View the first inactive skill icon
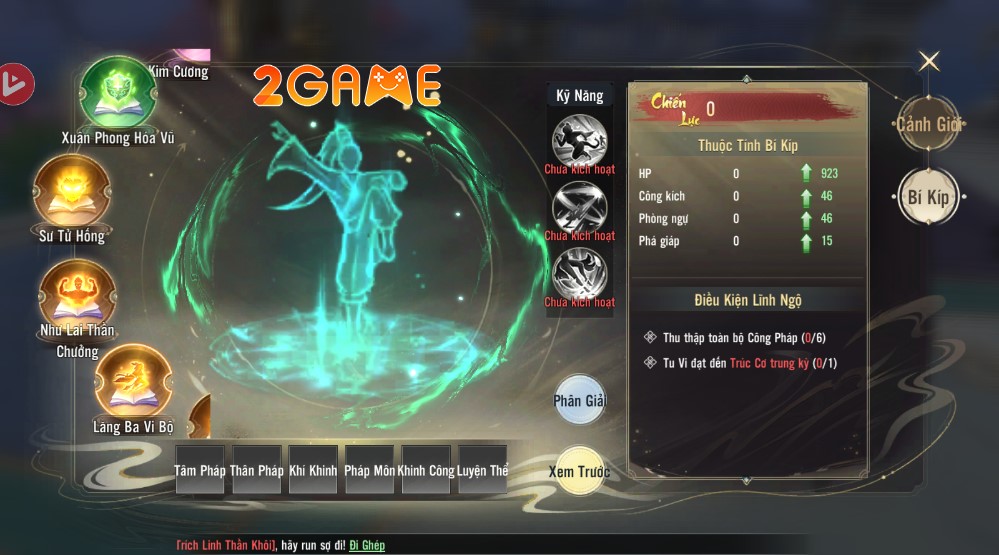Image resolution: width=999 pixels, height=555 pixels. 579,139
